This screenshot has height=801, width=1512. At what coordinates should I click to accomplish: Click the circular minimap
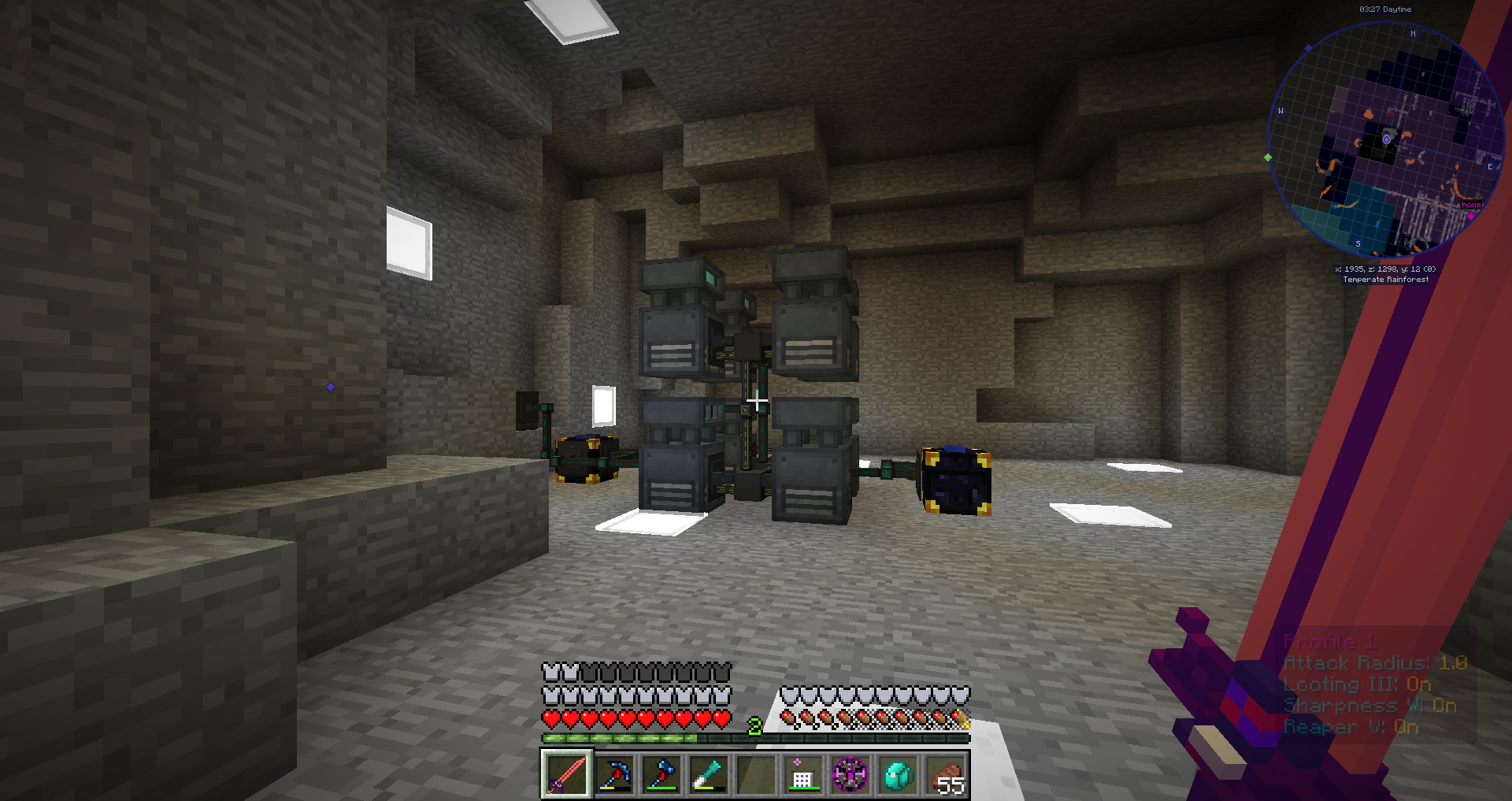click(1386, 139)
